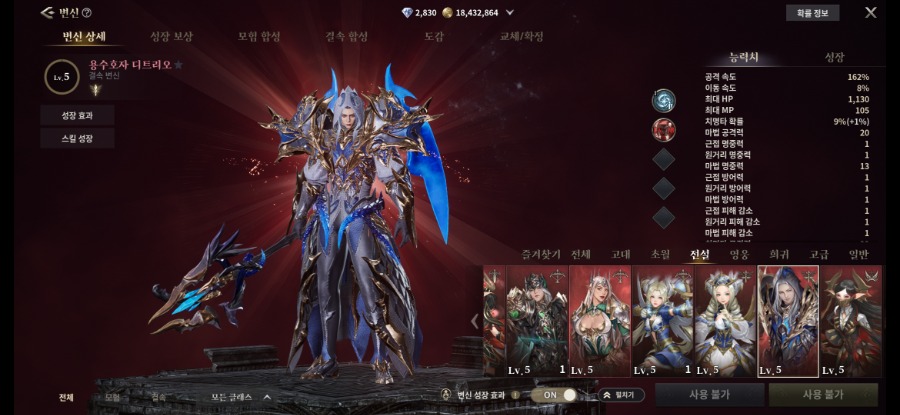Open the 확률 정보 probability info

(811, 13)
